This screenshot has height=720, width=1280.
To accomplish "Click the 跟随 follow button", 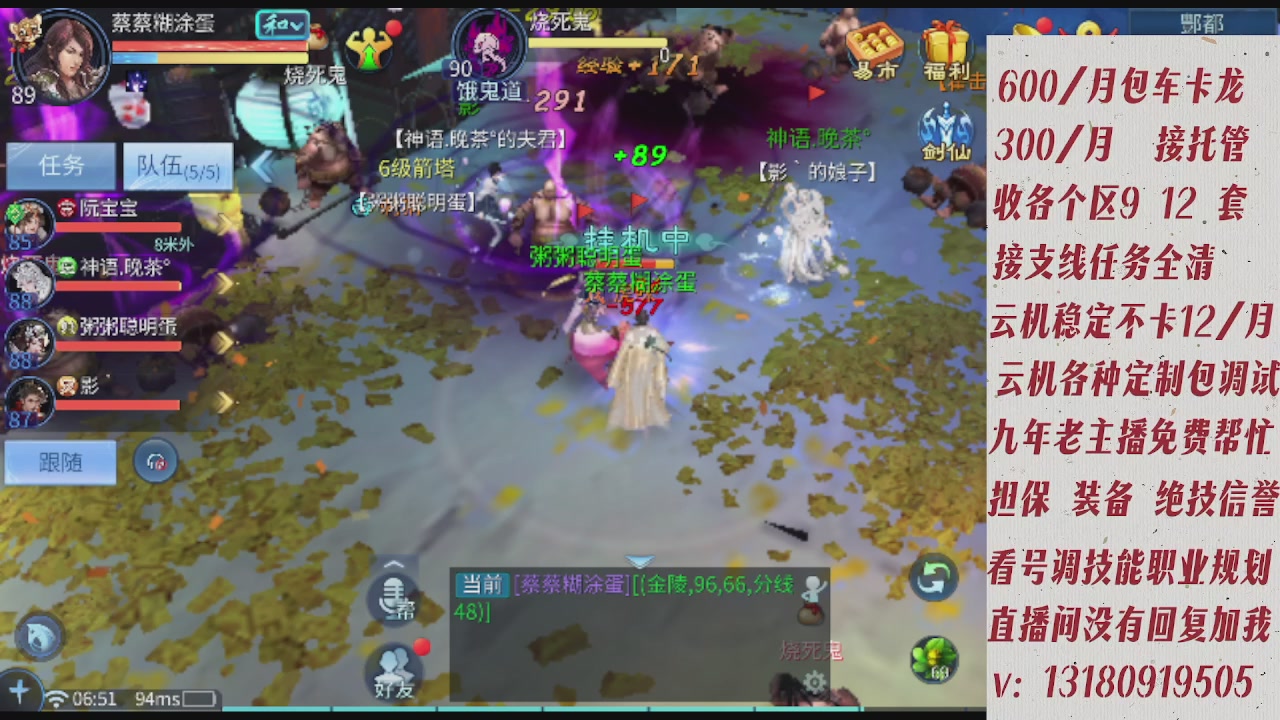I will click(59, 462).
